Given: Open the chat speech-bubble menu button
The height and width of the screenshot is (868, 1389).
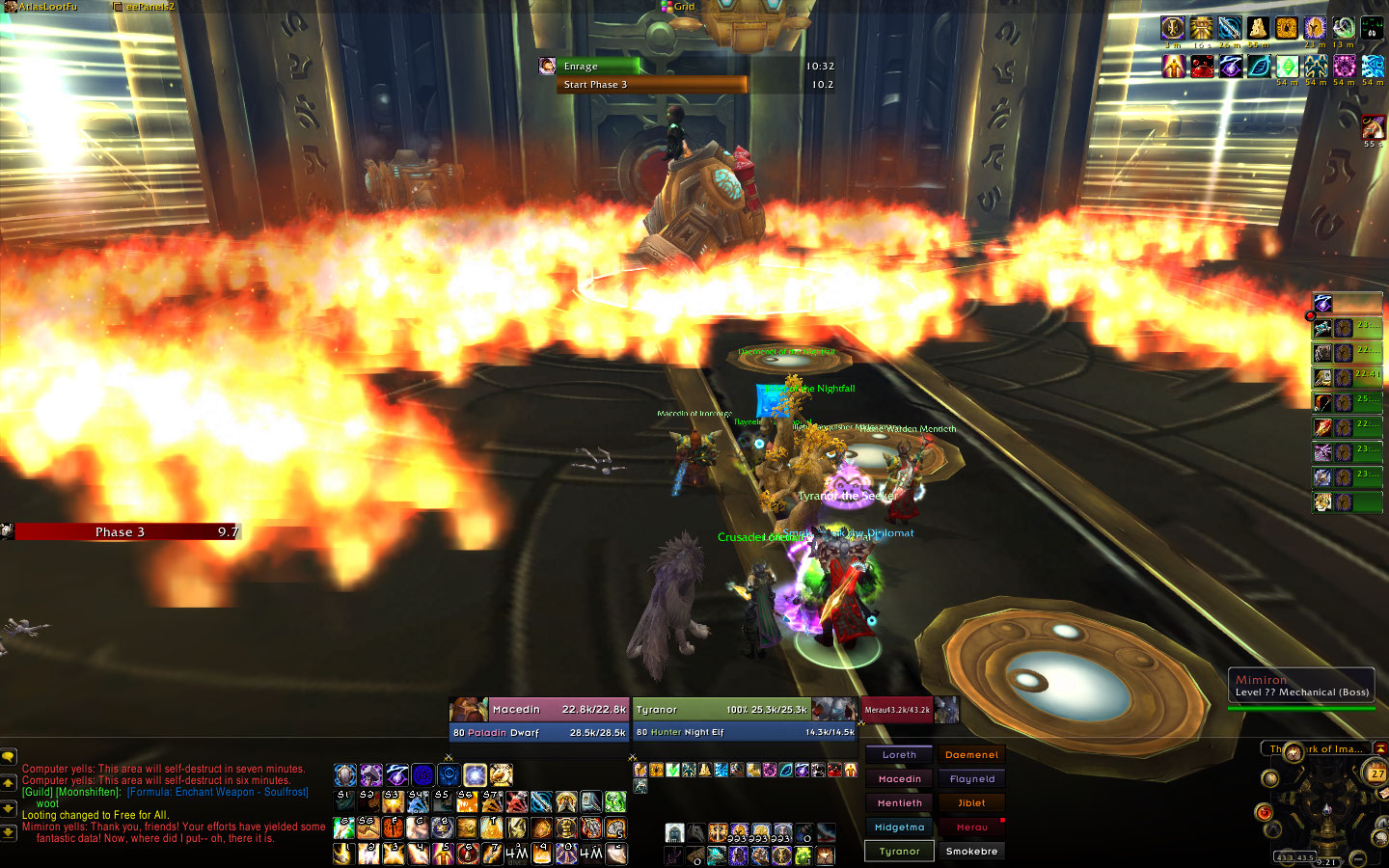Looking at the screenshot, I should tap(8, 757).
